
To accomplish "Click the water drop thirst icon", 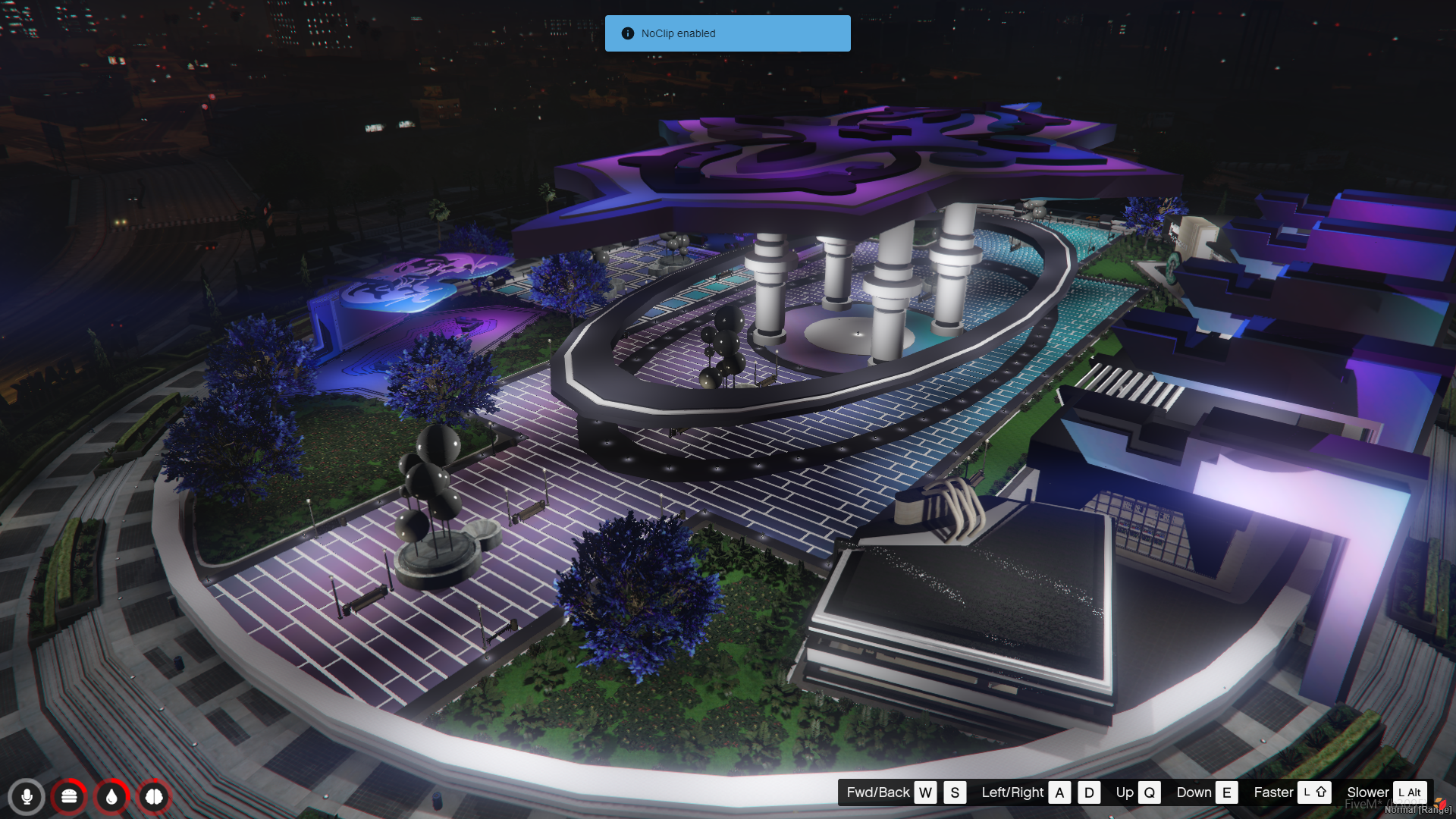I will 111,797.
